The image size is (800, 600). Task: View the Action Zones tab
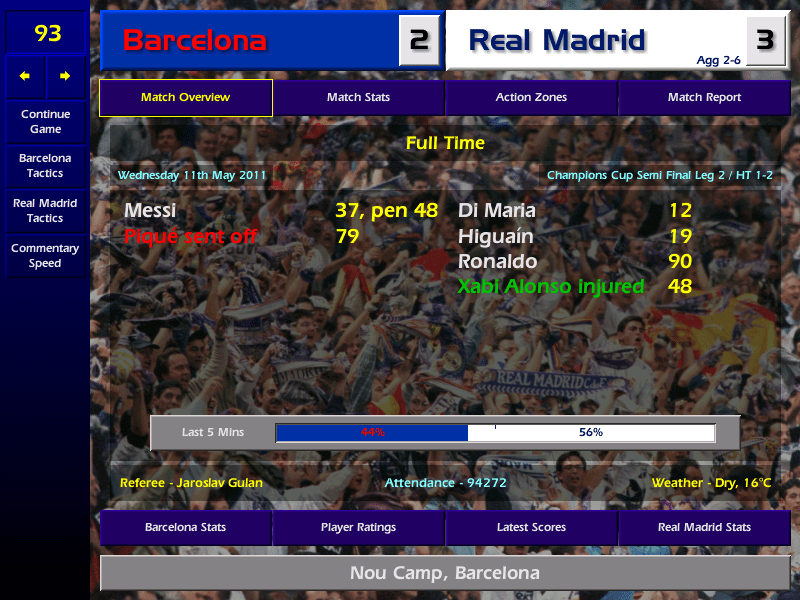click(531, 98)
